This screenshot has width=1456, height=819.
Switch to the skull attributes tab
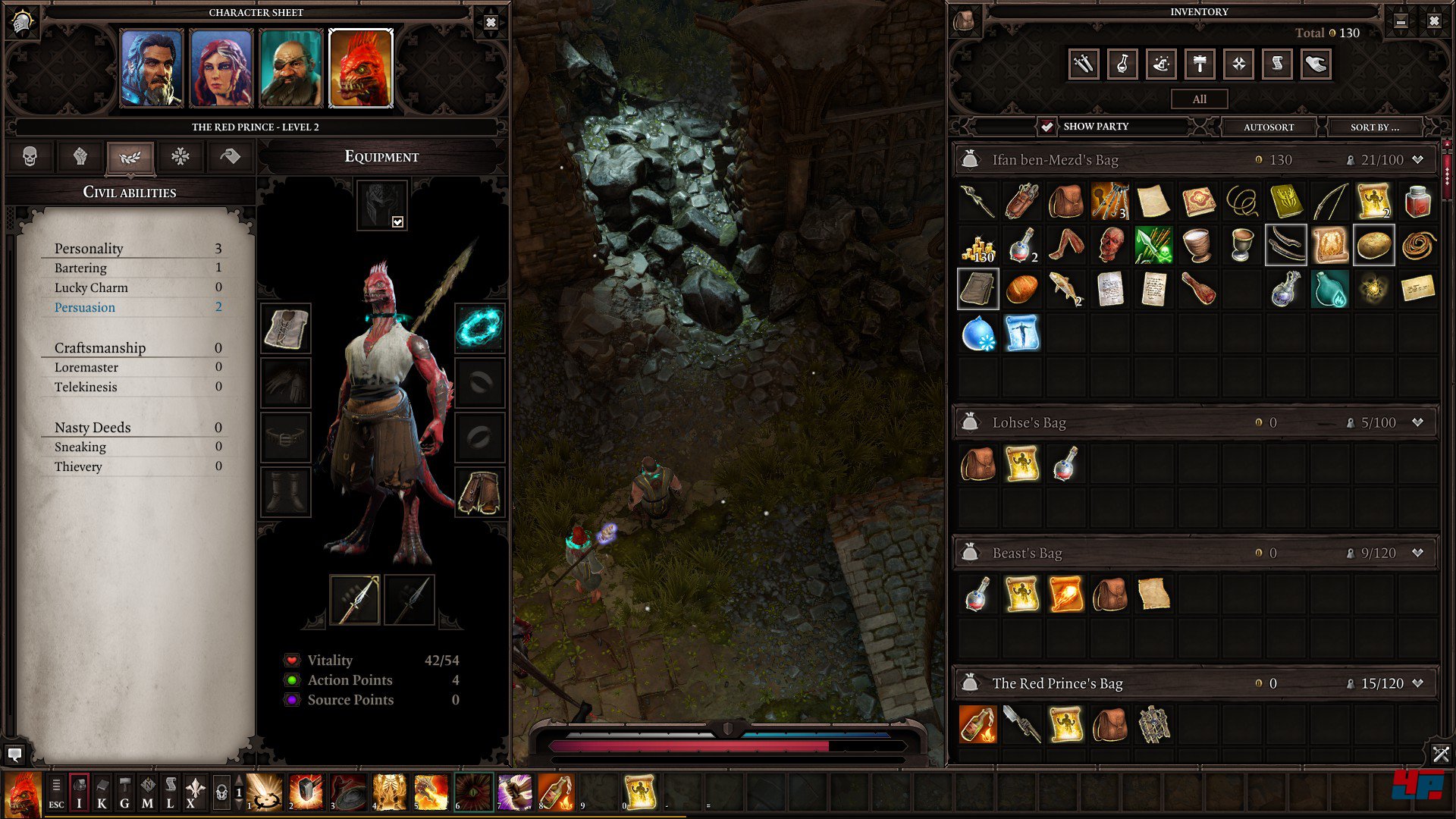point(30,157)
